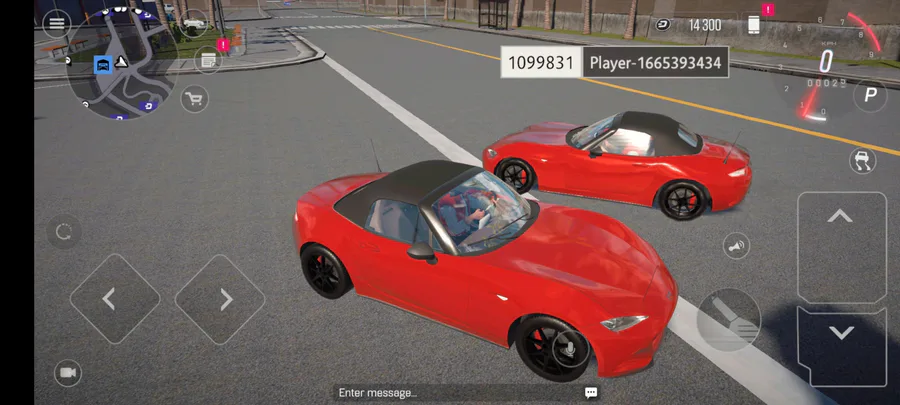Open the notes icon with alert badge
Viewport: 900px width, 405px height.
click(209, 61)
